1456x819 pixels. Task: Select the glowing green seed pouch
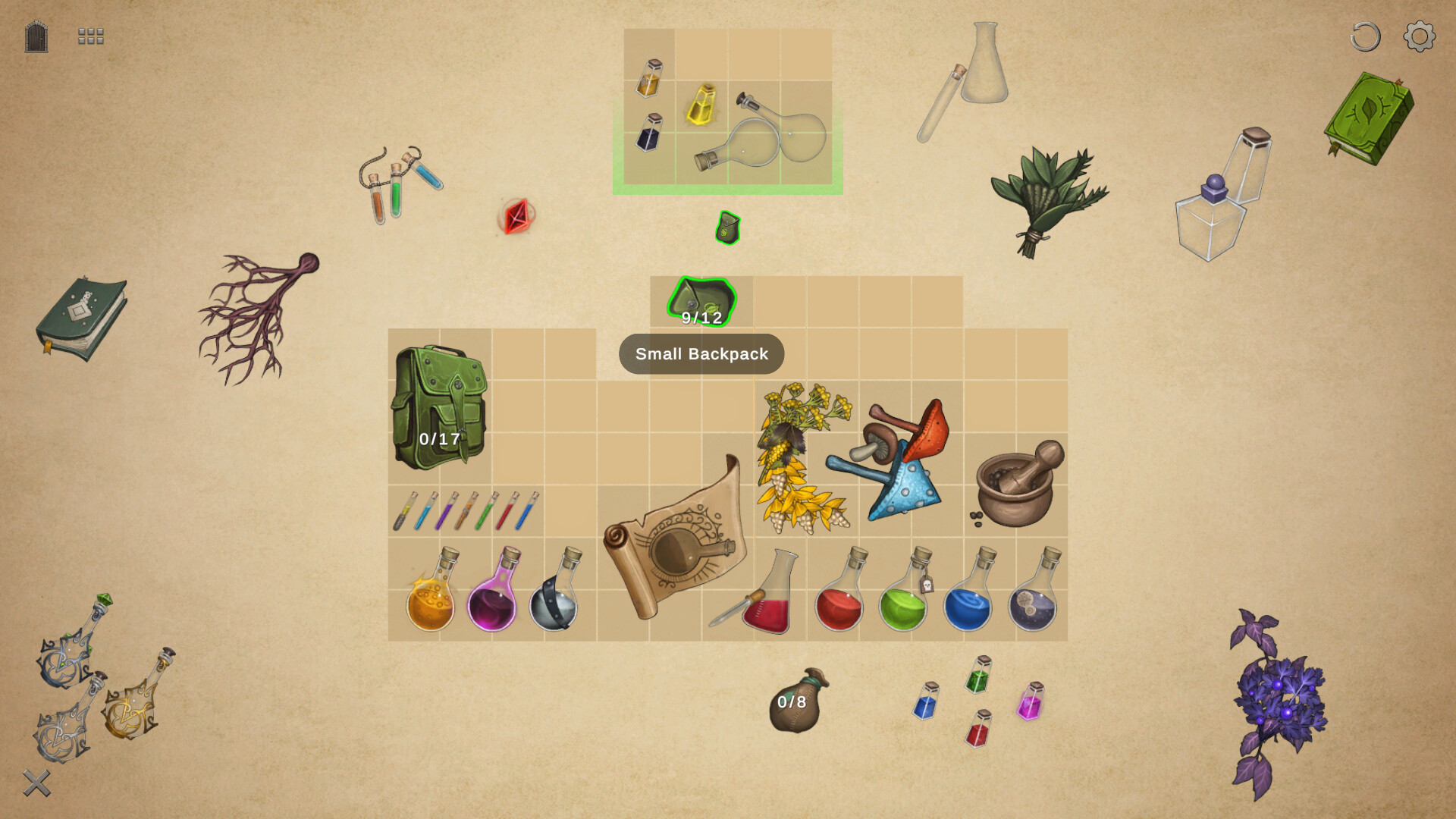726,228
